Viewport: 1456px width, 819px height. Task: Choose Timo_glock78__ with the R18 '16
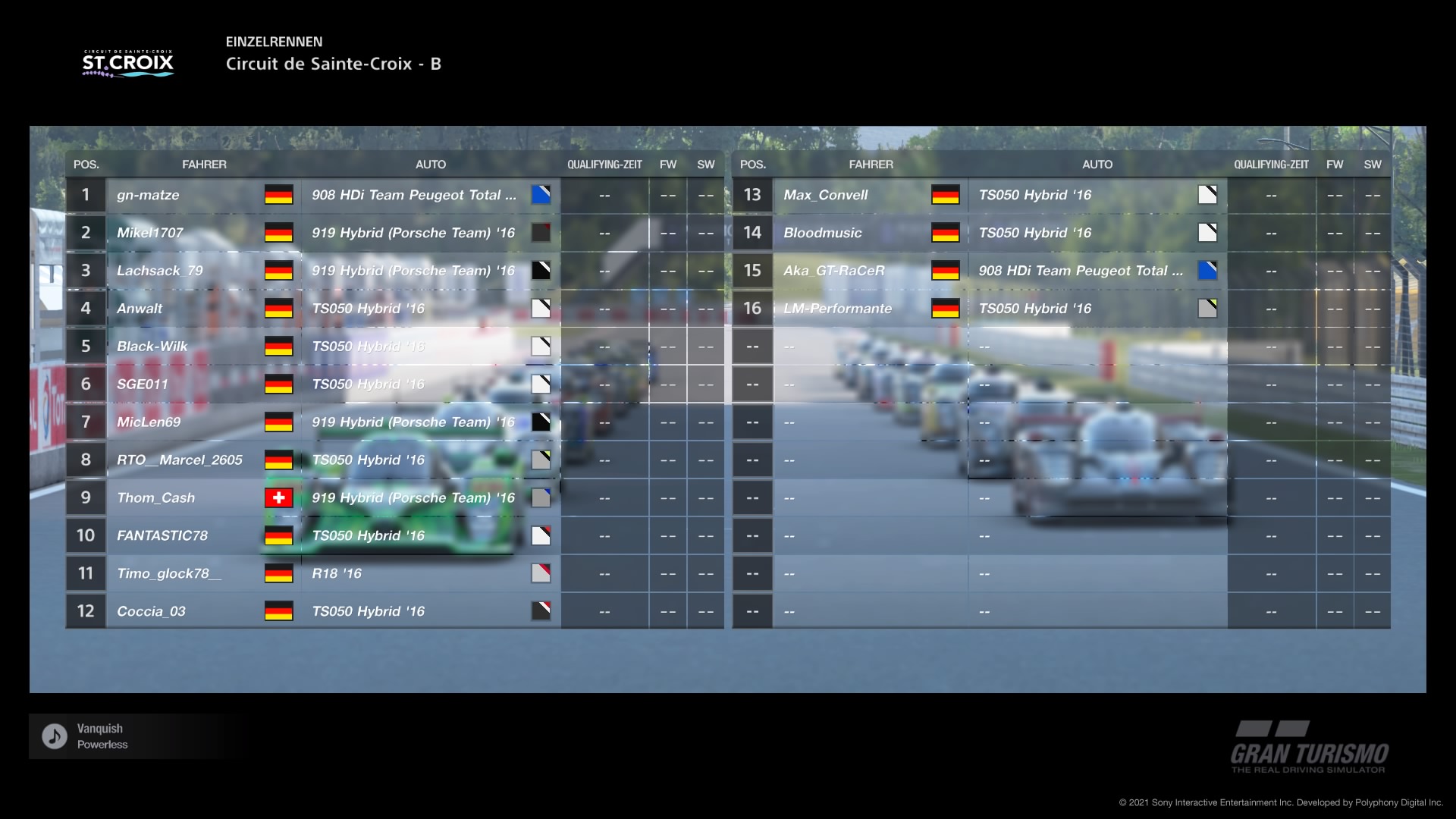169,573
